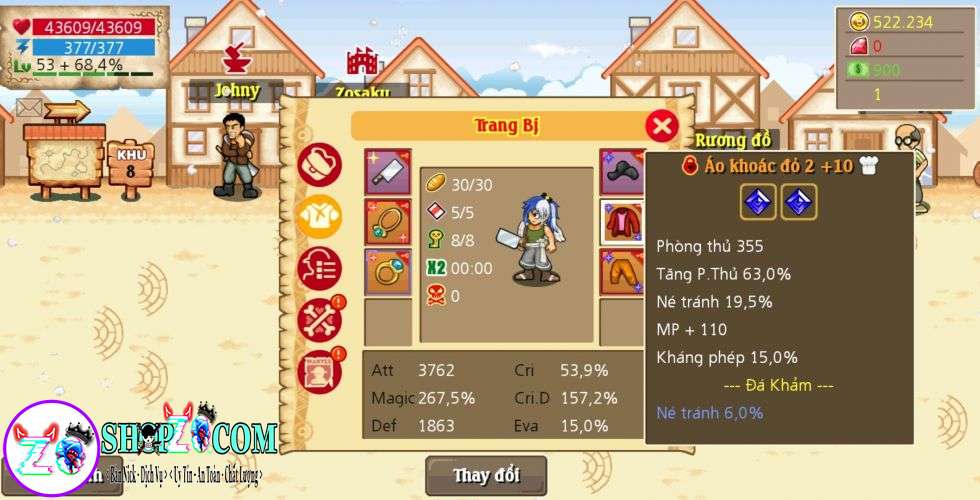Open the character info list tab
Image resolution: width=980 pixels, height=500 pixels.
[320, 268]
